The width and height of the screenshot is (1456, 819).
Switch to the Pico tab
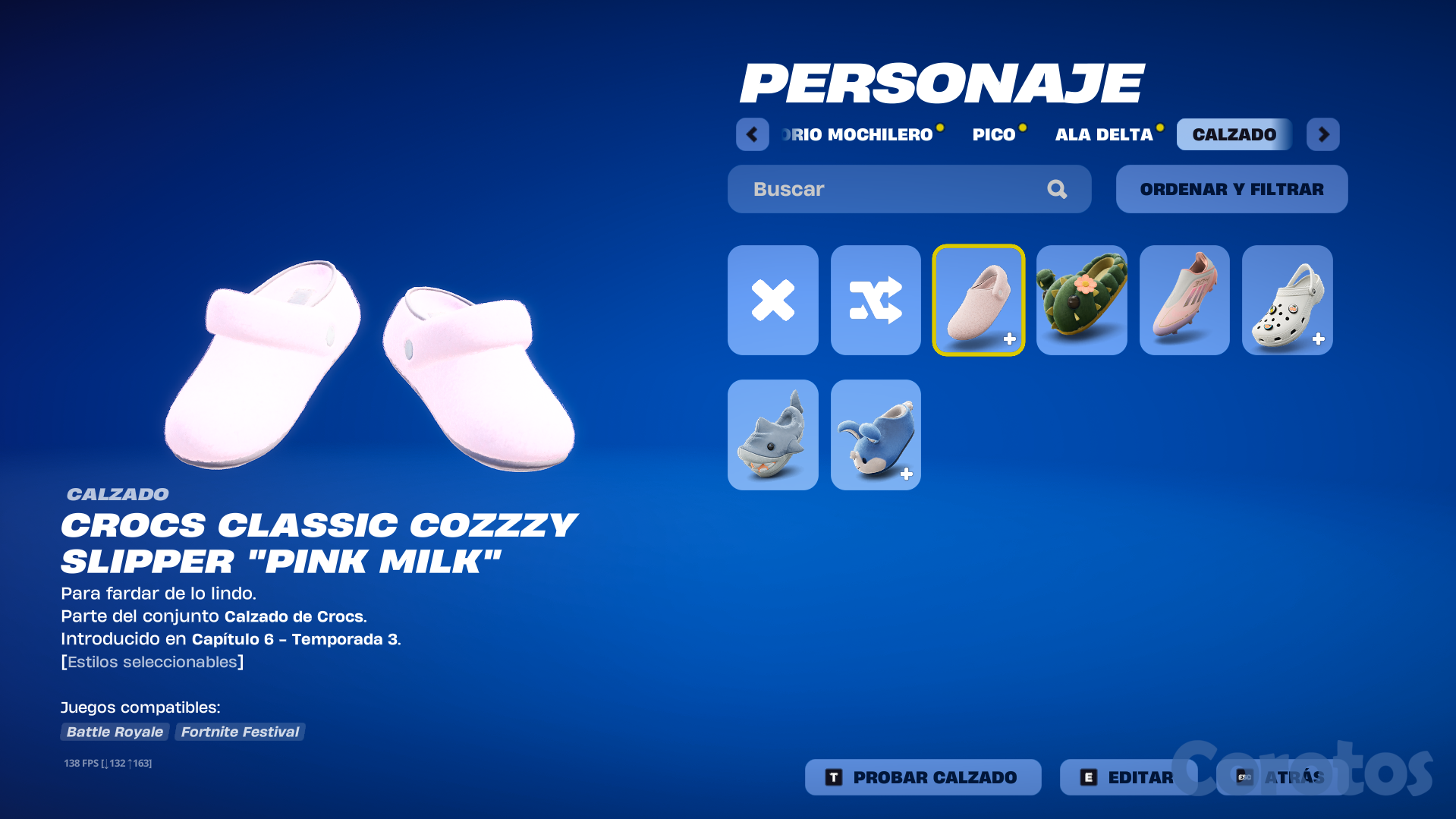click(995, 134)
